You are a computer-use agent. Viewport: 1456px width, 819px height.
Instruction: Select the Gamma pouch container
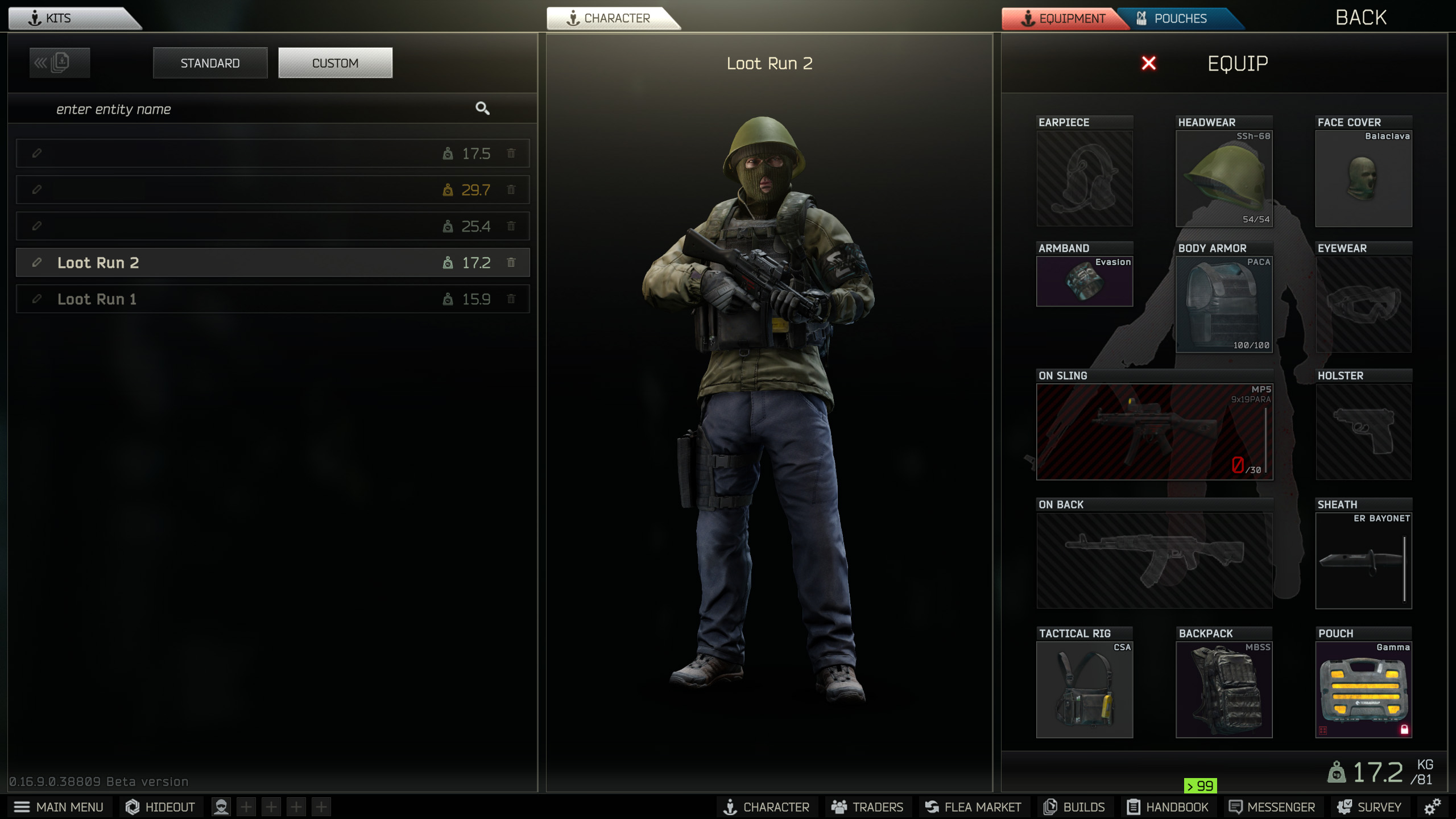[x=1363, y=689]
